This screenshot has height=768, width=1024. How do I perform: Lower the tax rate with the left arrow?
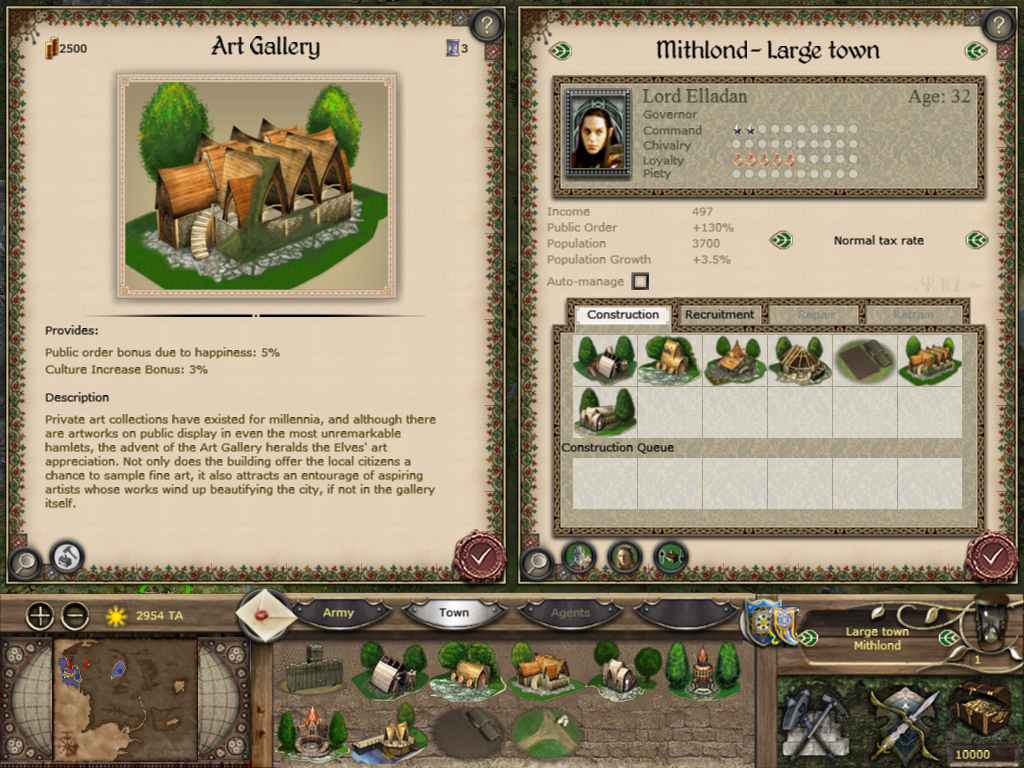point(781,240)
